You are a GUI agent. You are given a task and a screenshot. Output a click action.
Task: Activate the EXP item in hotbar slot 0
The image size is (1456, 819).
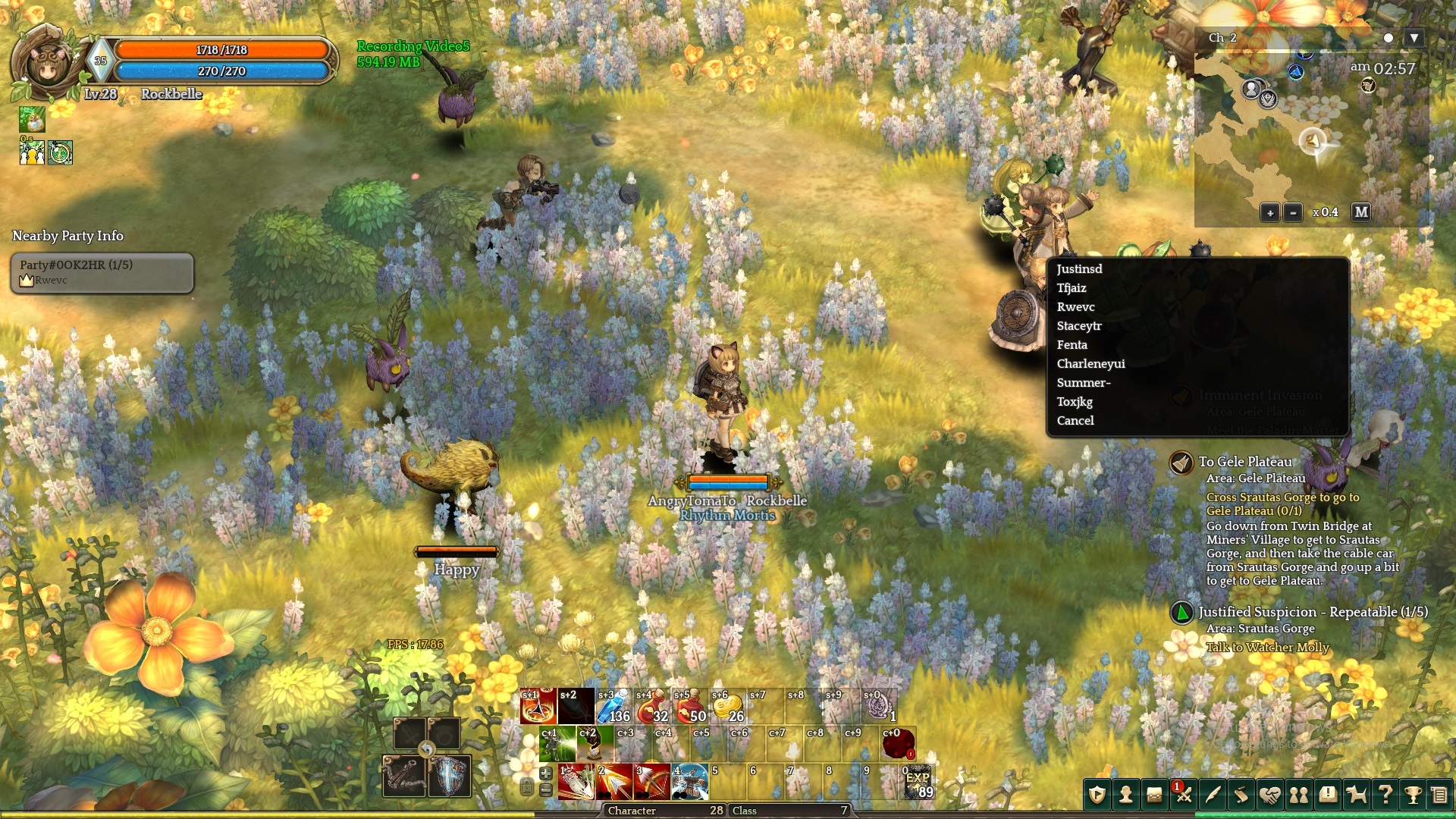tap(918, 783)
